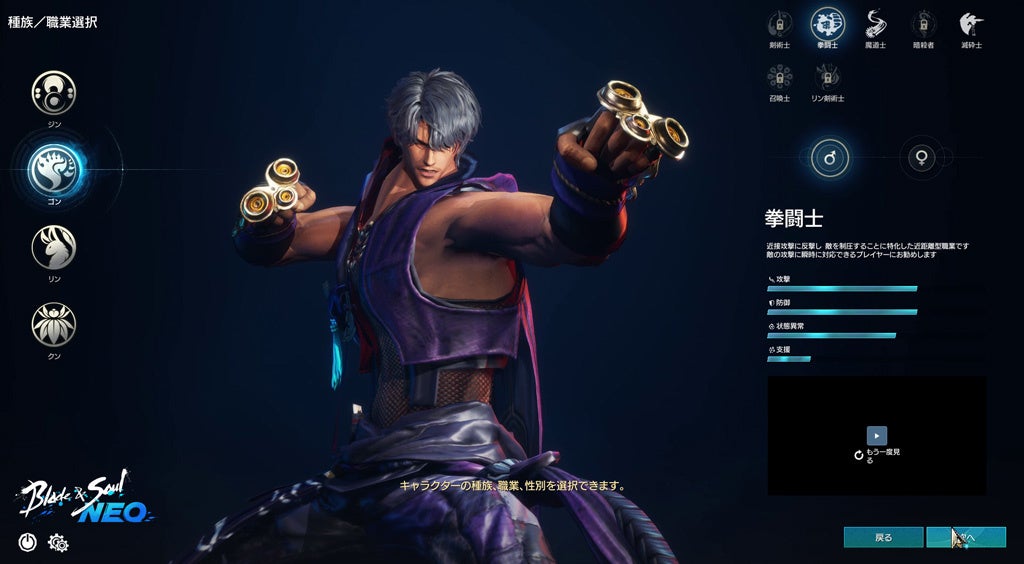The image size is (1024, 564).
Task: Choose the ゴン race emblem
Action: 54,169
